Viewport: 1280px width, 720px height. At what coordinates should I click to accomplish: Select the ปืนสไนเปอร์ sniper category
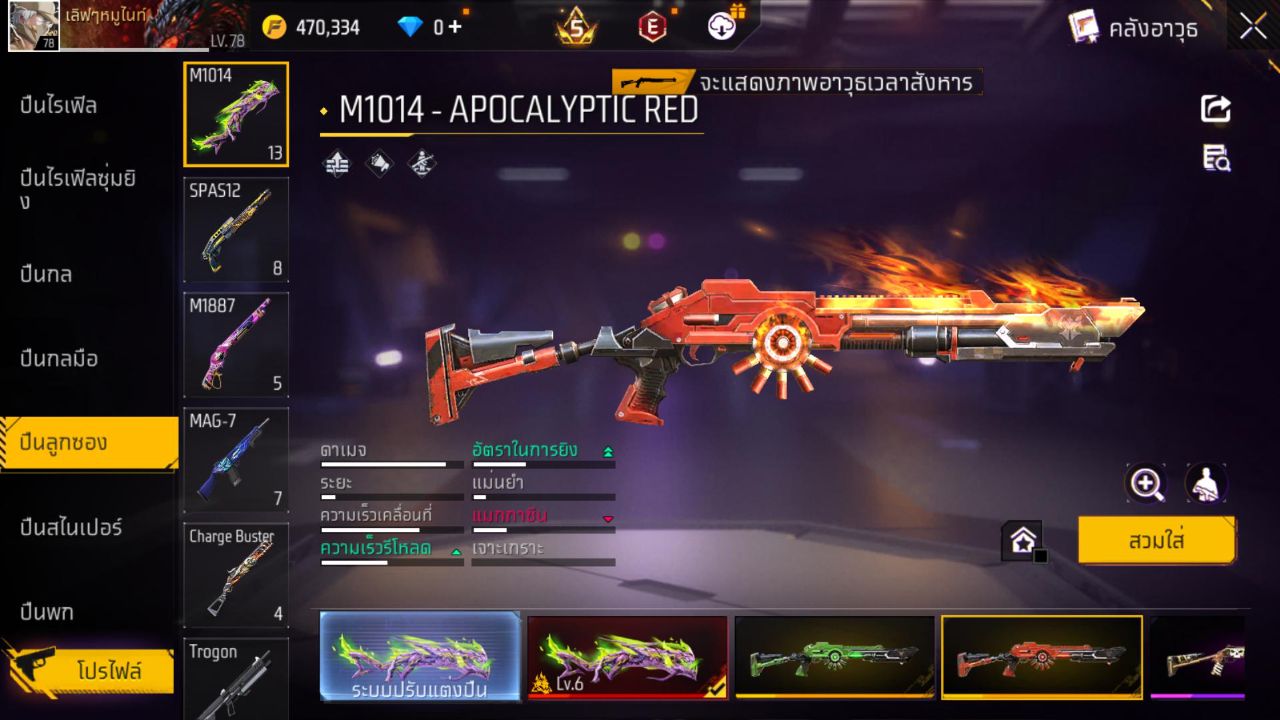tap(70, 527)
